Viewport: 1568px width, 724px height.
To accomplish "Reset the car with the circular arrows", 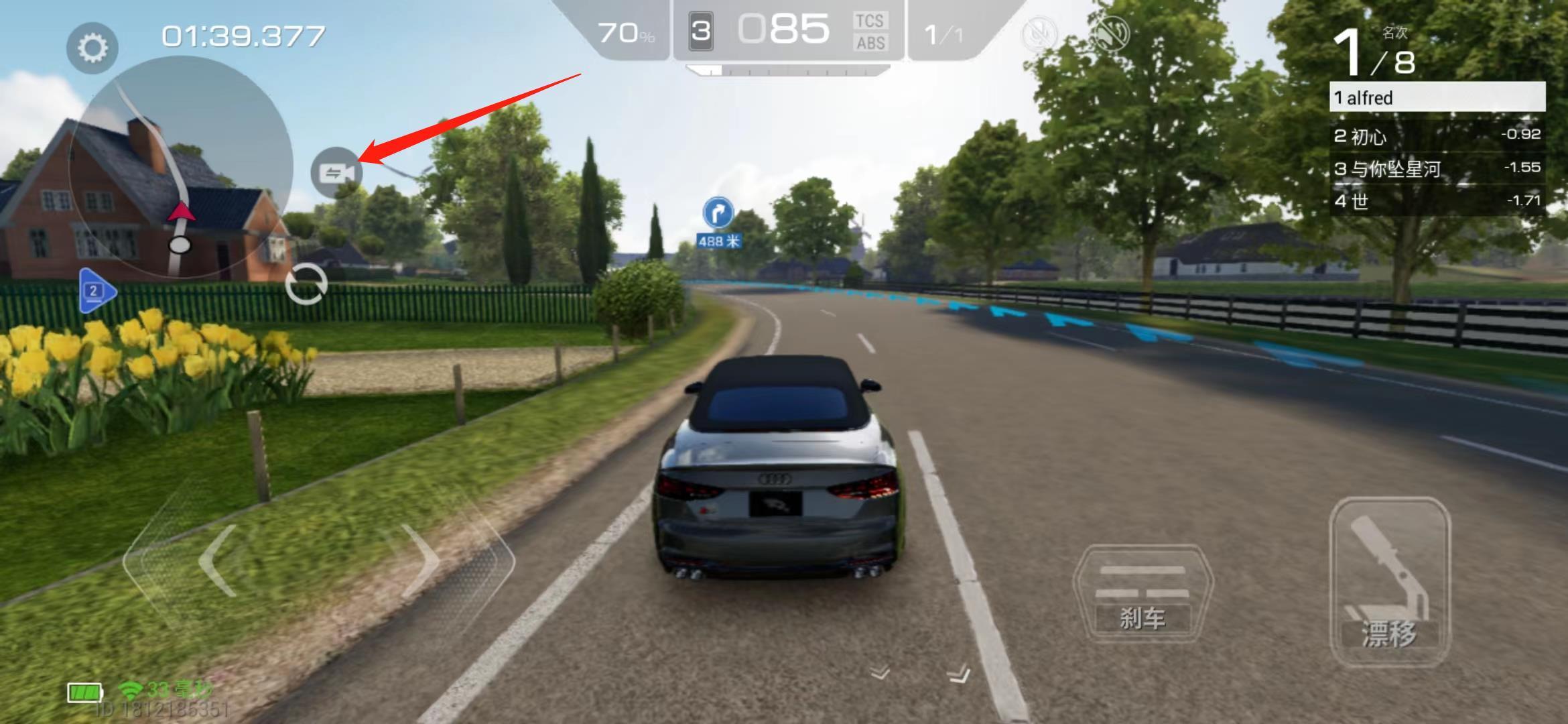I will point(306,285).
